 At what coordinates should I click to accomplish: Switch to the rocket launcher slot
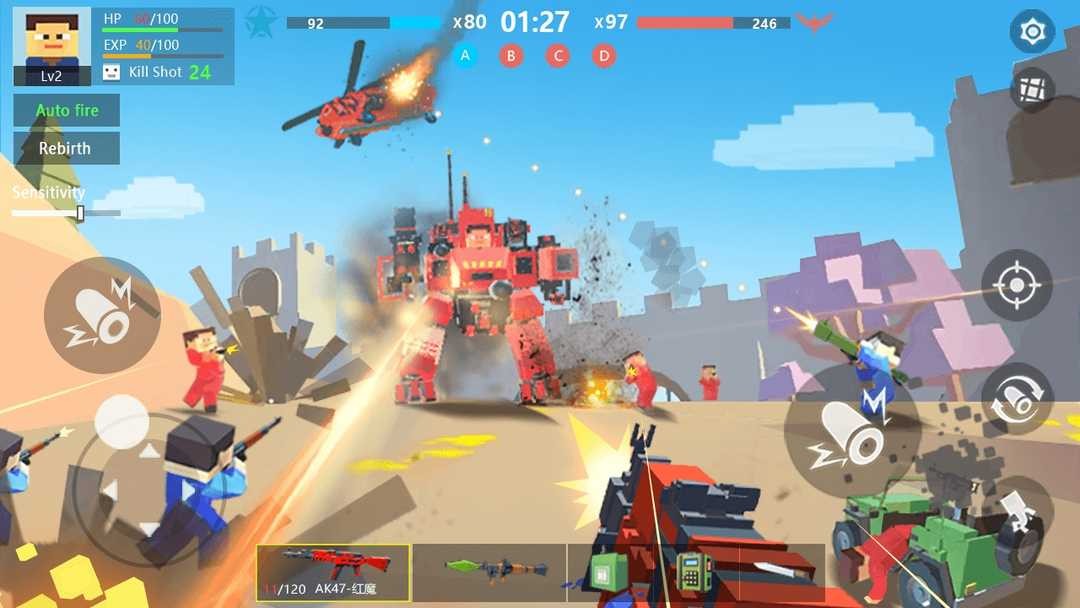click(490, 572)
